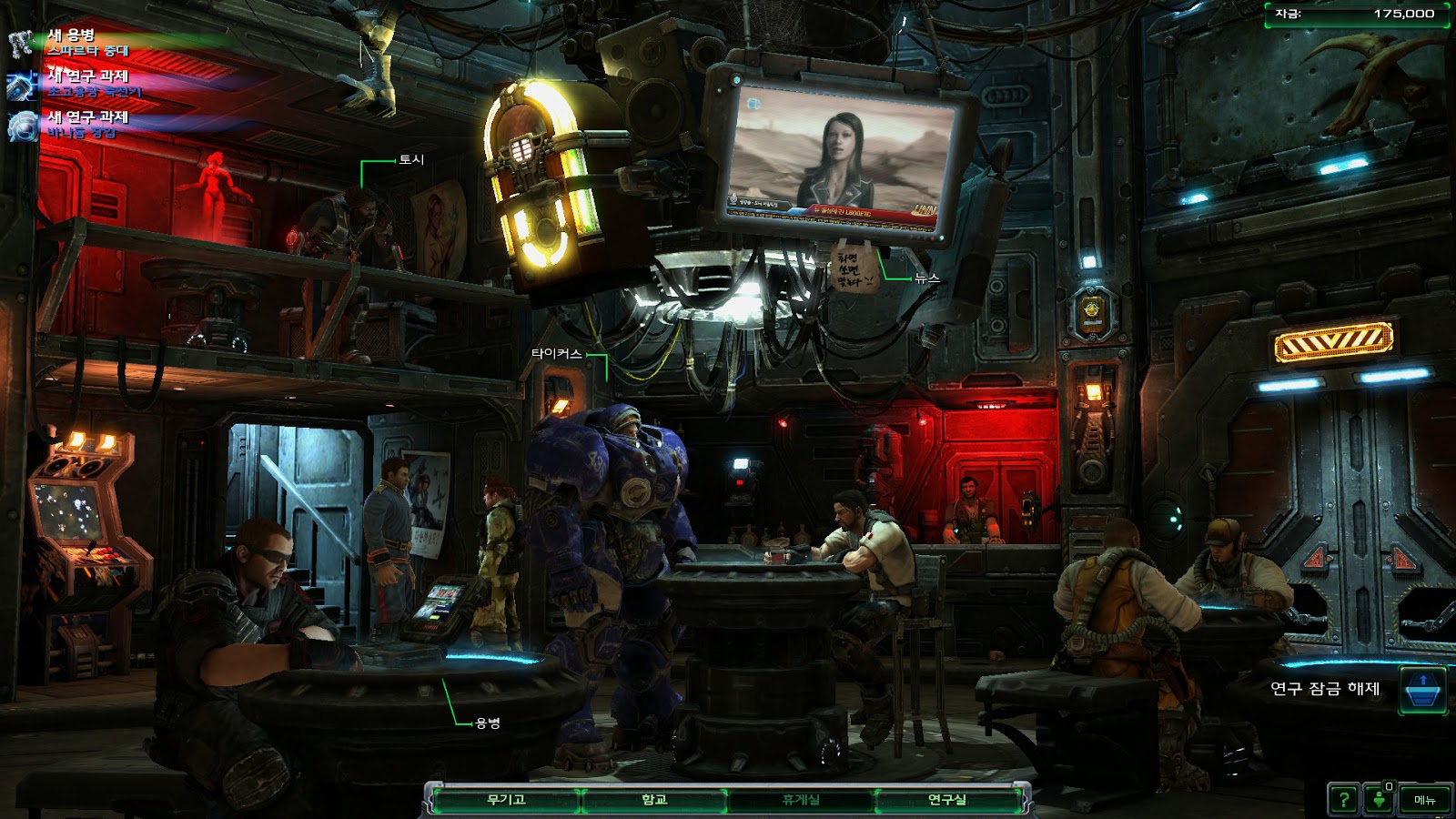The width and height of the screenshot is (1456, 819).
Task: Click the green arrow button beside help
Action: pyautogui.click(x=1380, y=800)
